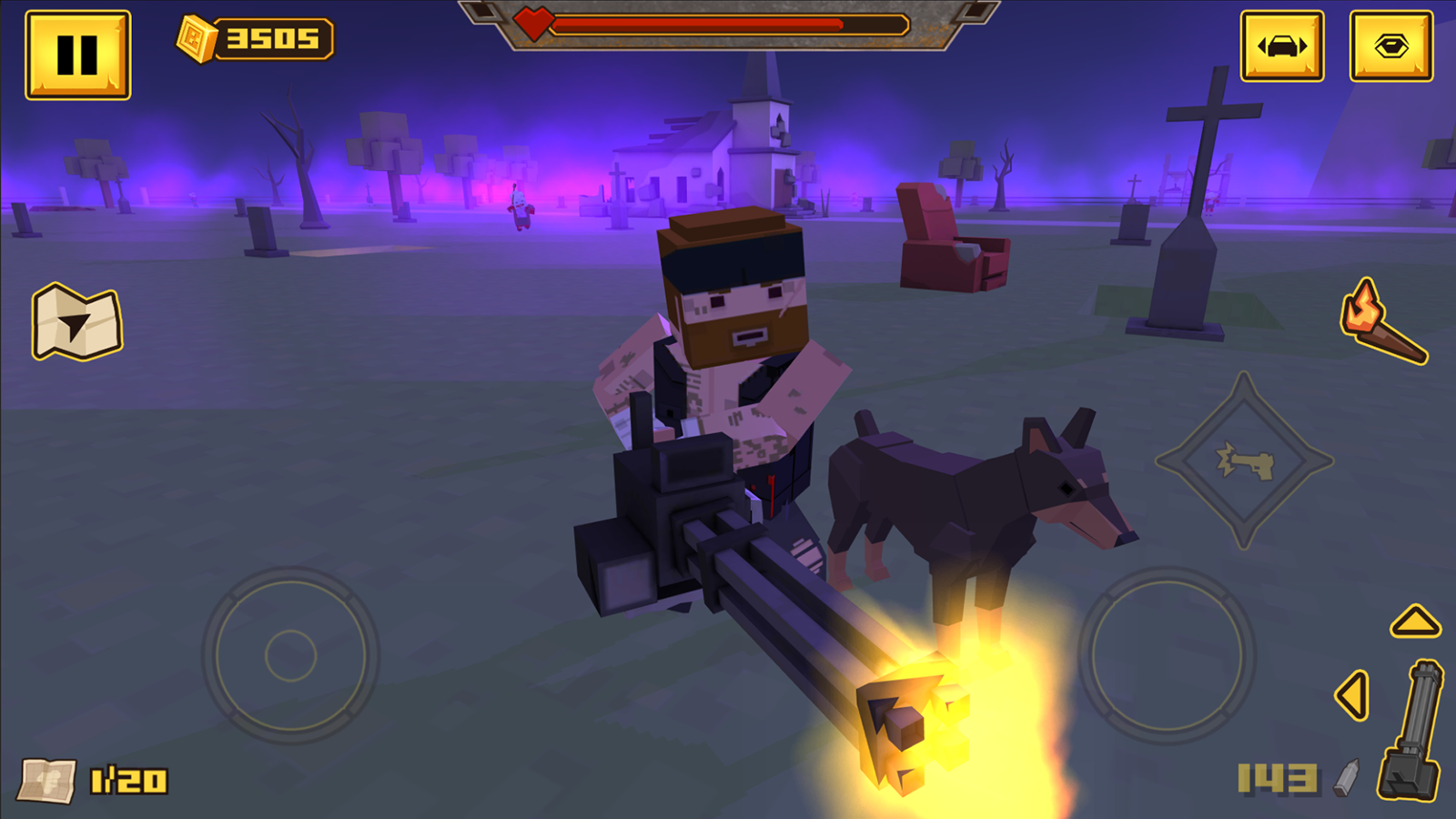This screenshot has width=1456, height=819.
Task: Open the minimap view
Action: pos(77,319)
